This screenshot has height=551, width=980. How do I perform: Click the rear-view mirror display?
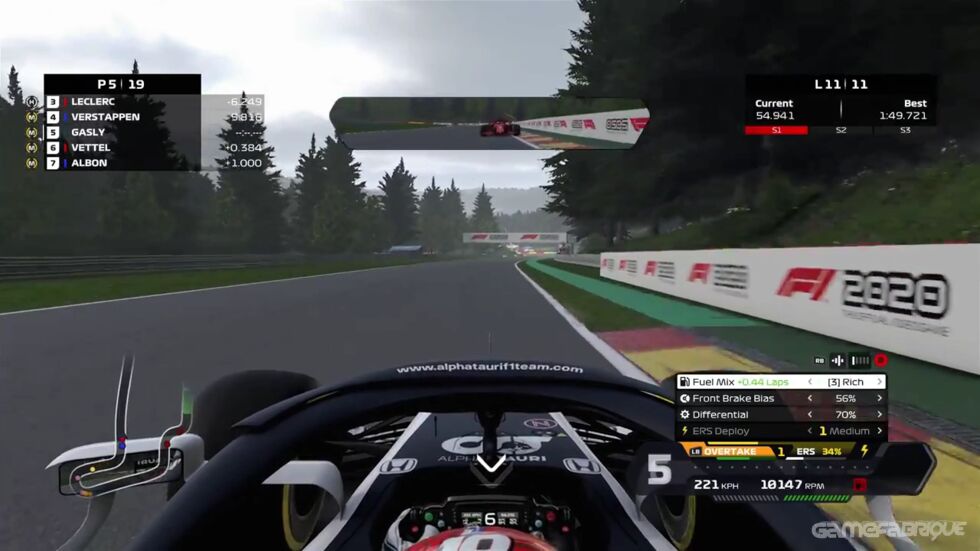pos(490,122)
